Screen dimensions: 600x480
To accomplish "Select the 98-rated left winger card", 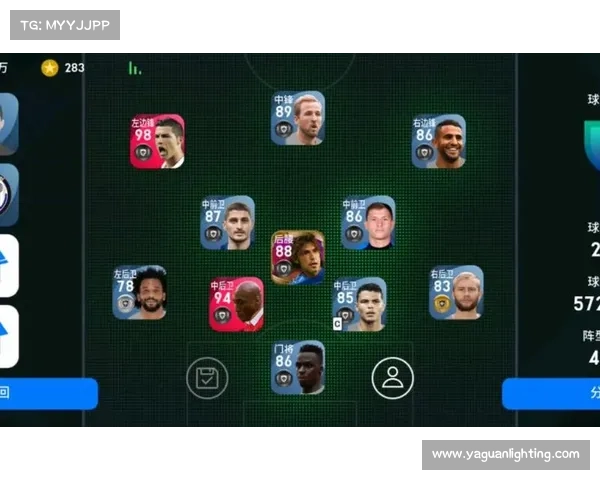I will click(x=157, y=141).
